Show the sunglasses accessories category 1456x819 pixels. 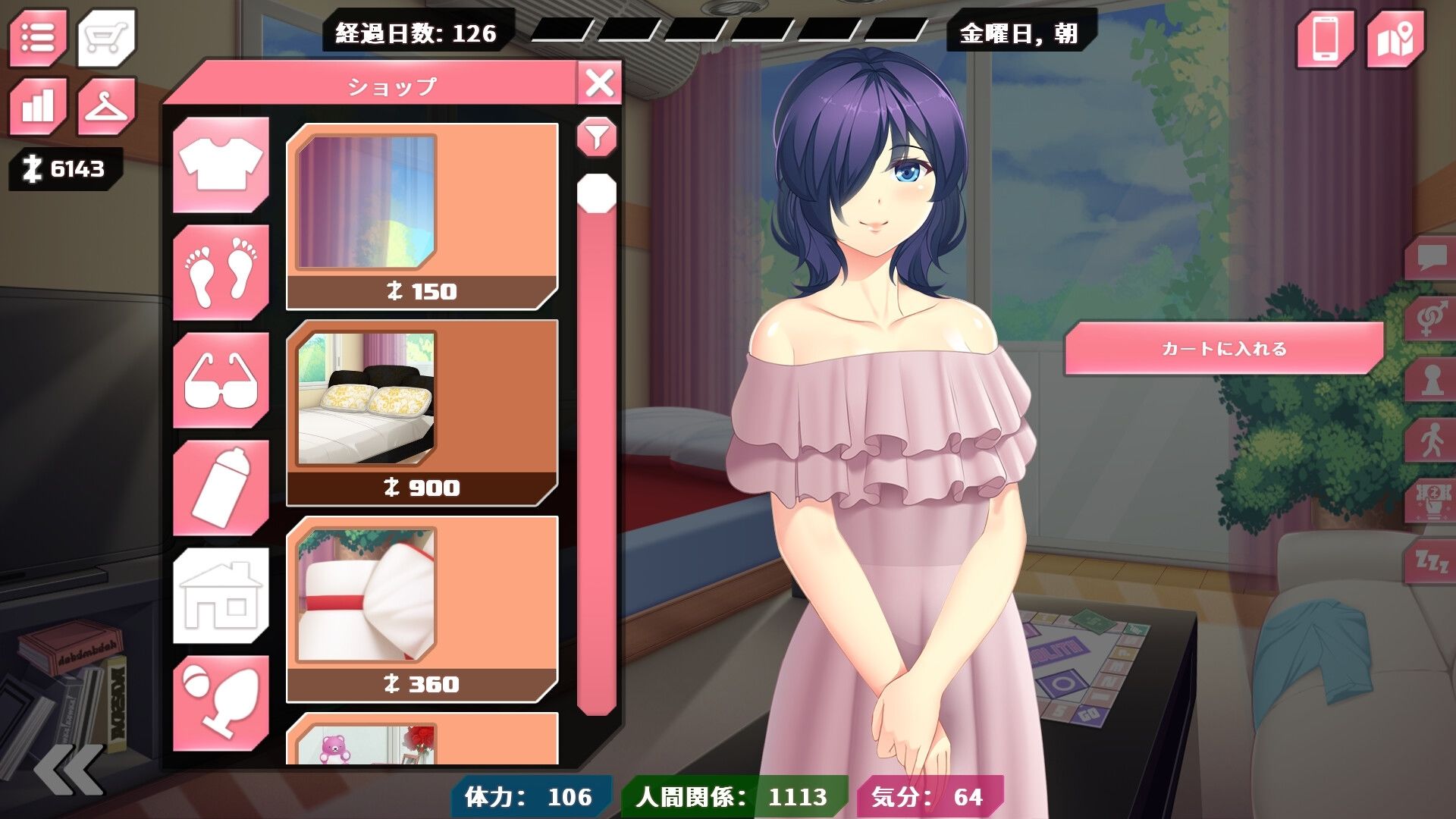click(221, 380)
